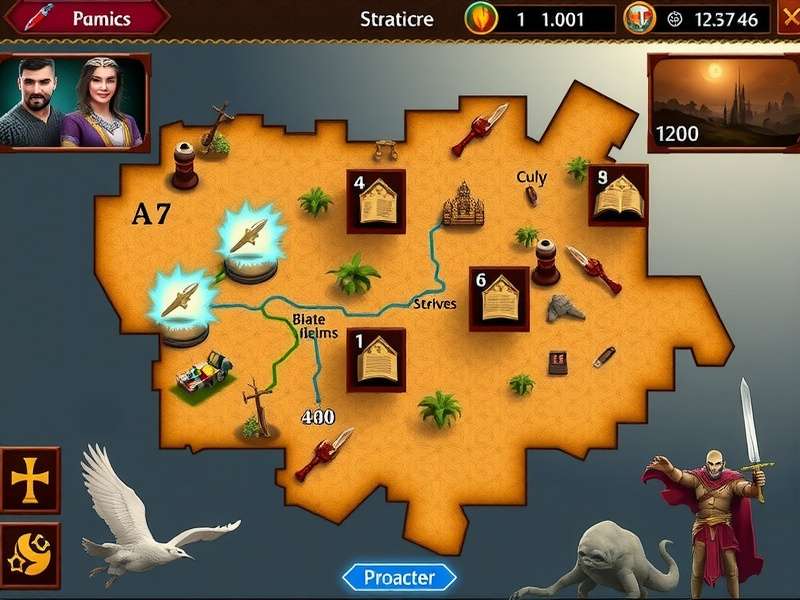Select the book tile numbered 4
Screen dimensions: 800x600
[375, 201]
